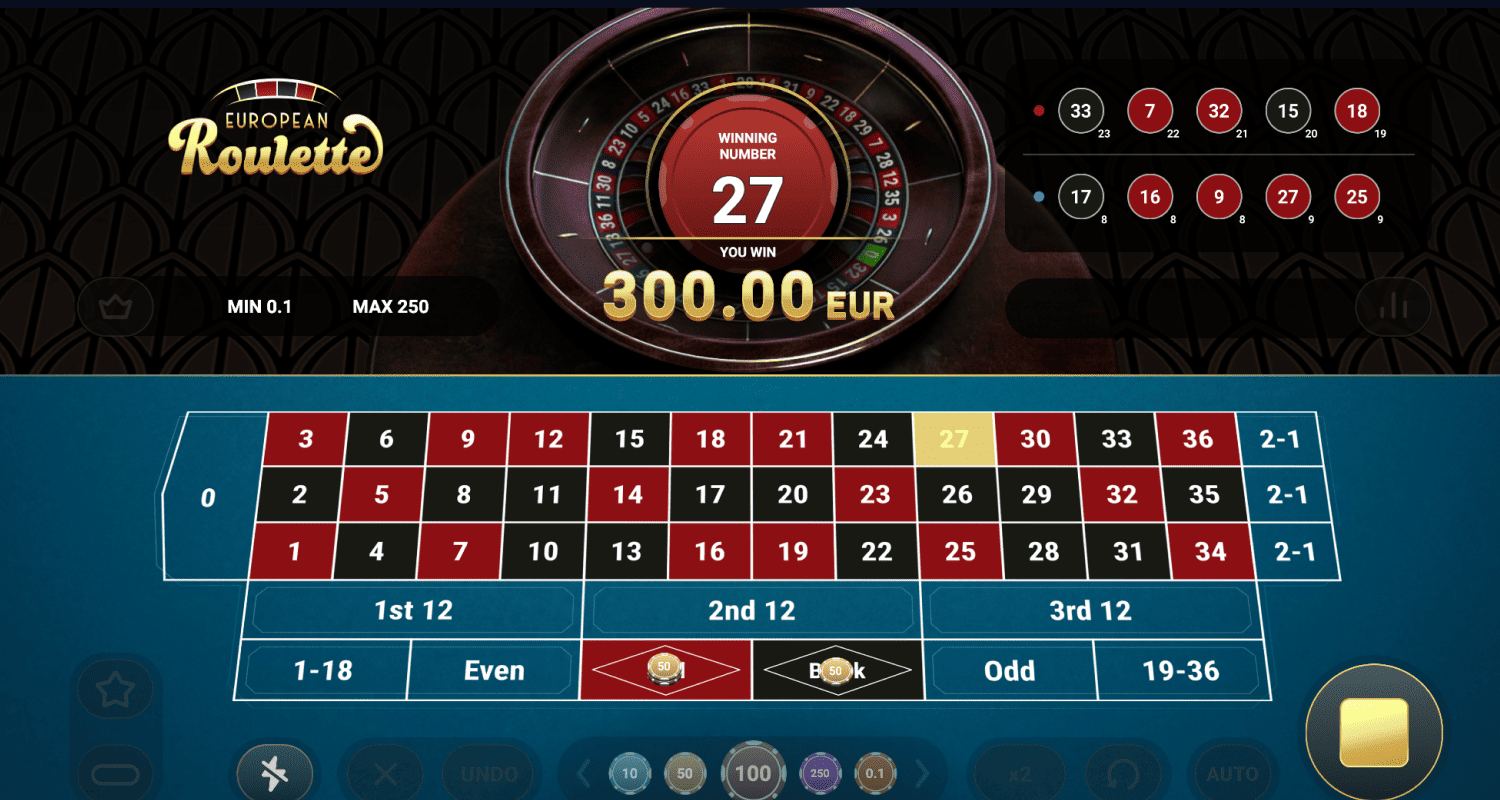Place a chip on zero
This screenshot has height=800, width=1500.
(x=208, y=497)
